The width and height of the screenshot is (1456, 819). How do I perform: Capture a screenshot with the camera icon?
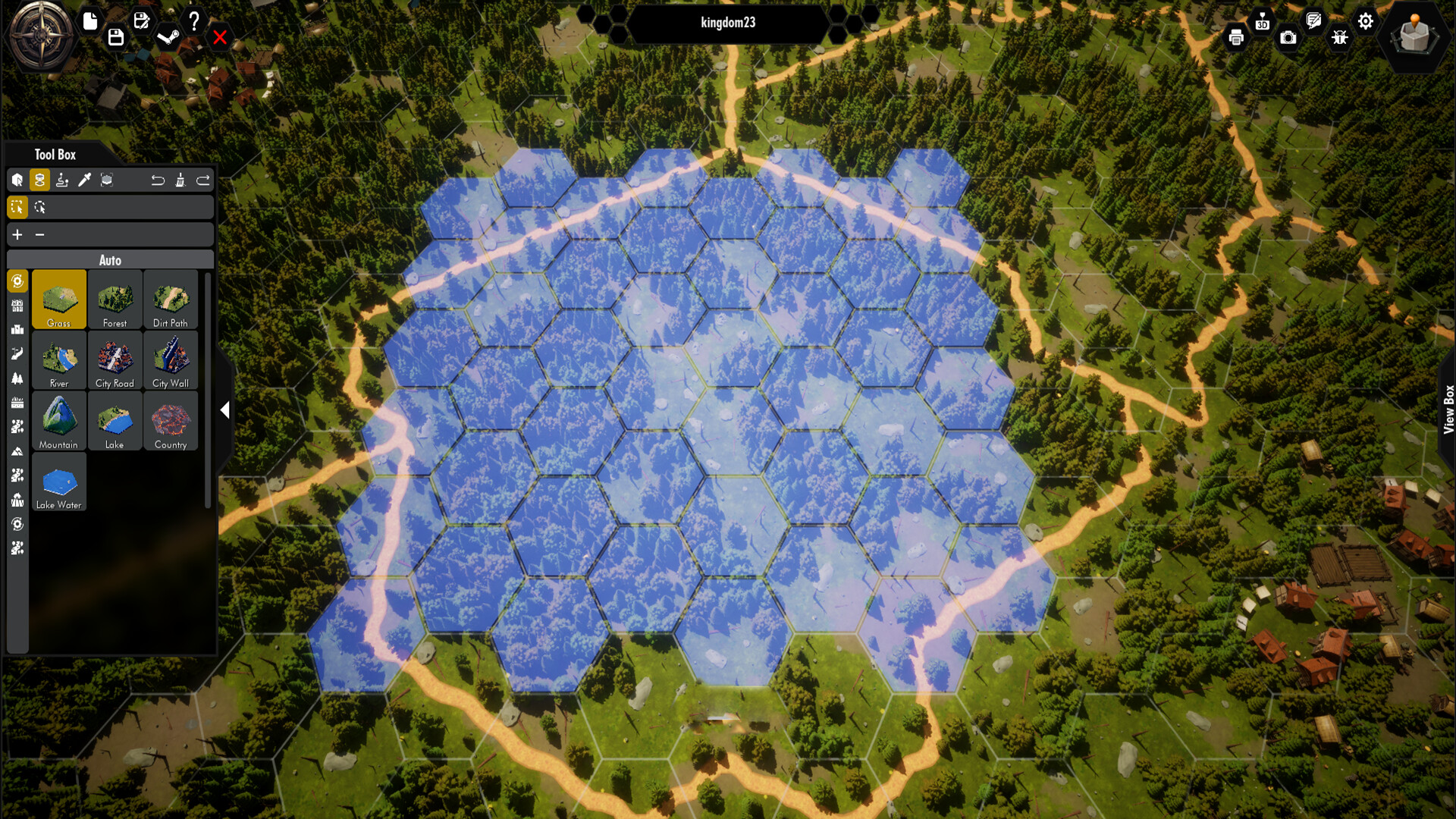click(1287, 36)
